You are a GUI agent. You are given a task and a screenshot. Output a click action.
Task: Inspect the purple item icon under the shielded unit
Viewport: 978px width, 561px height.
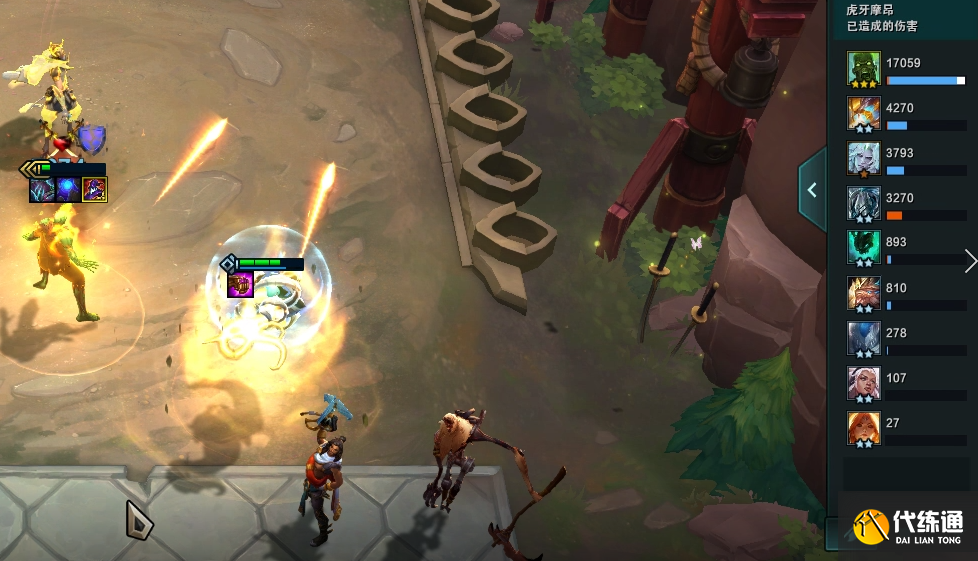(x=240, y=285)
